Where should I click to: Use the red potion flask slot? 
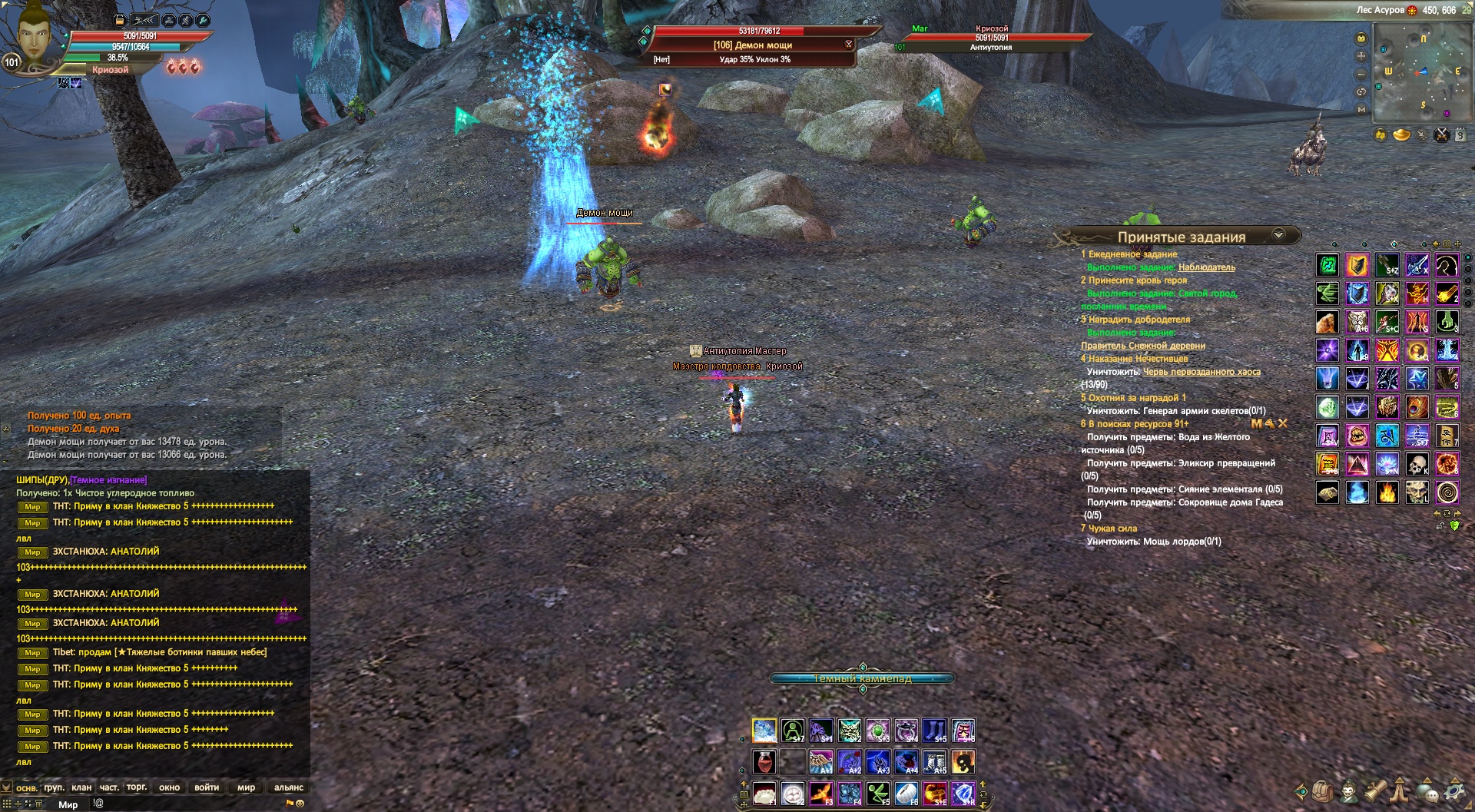(764, 762)
